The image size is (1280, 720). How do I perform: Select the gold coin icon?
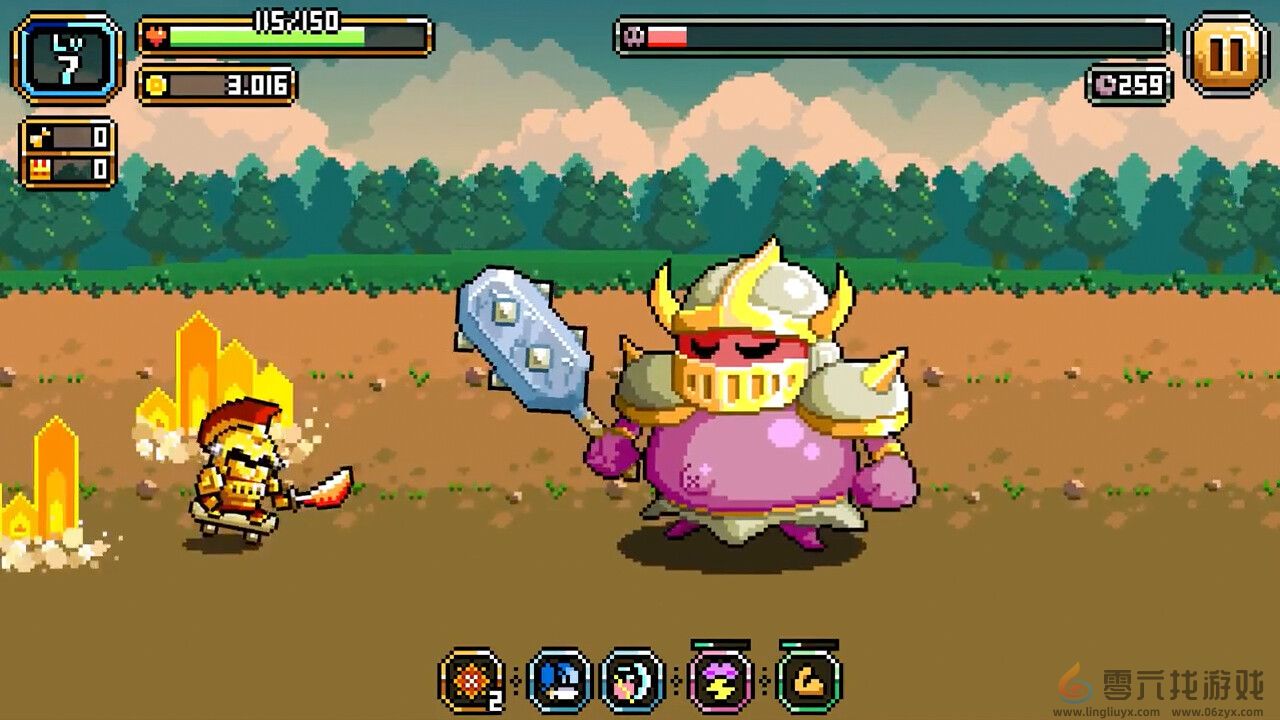(156, 86)
